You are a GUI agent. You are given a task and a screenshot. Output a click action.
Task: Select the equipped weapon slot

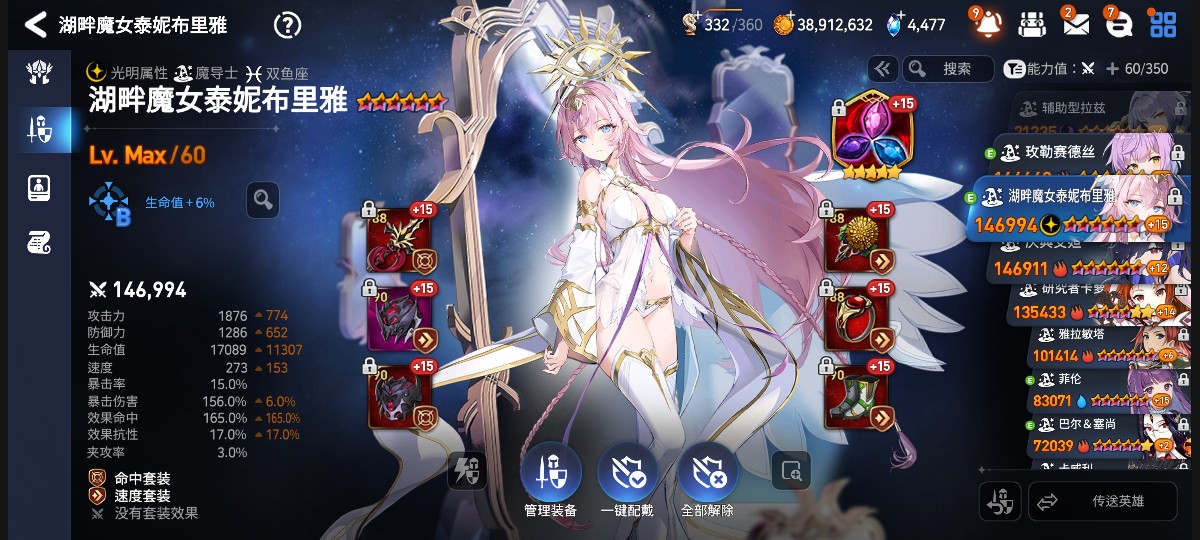click(x=401, y=240)
